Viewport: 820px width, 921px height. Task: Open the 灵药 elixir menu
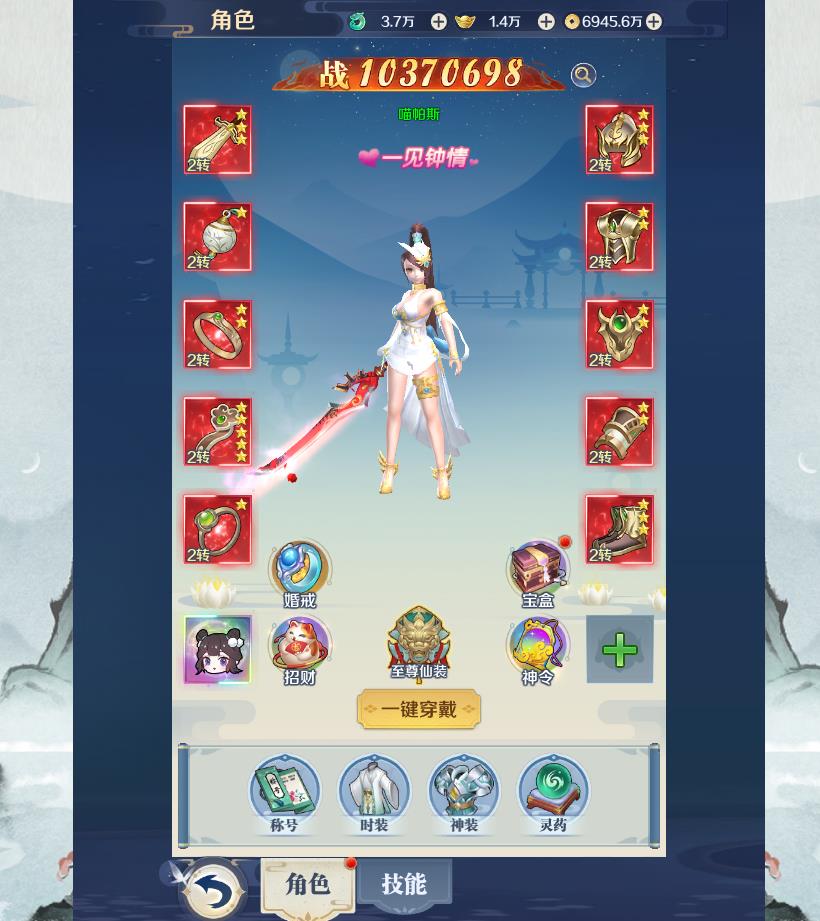coord(553,792)
